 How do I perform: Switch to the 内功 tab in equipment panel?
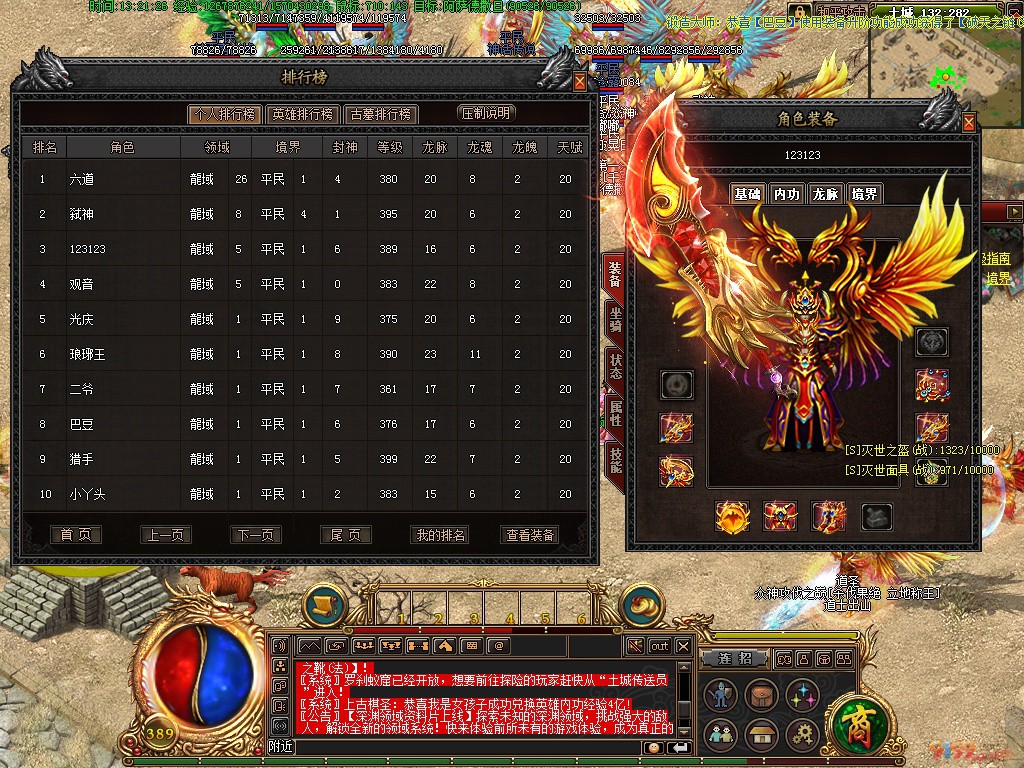coord(786,194)
